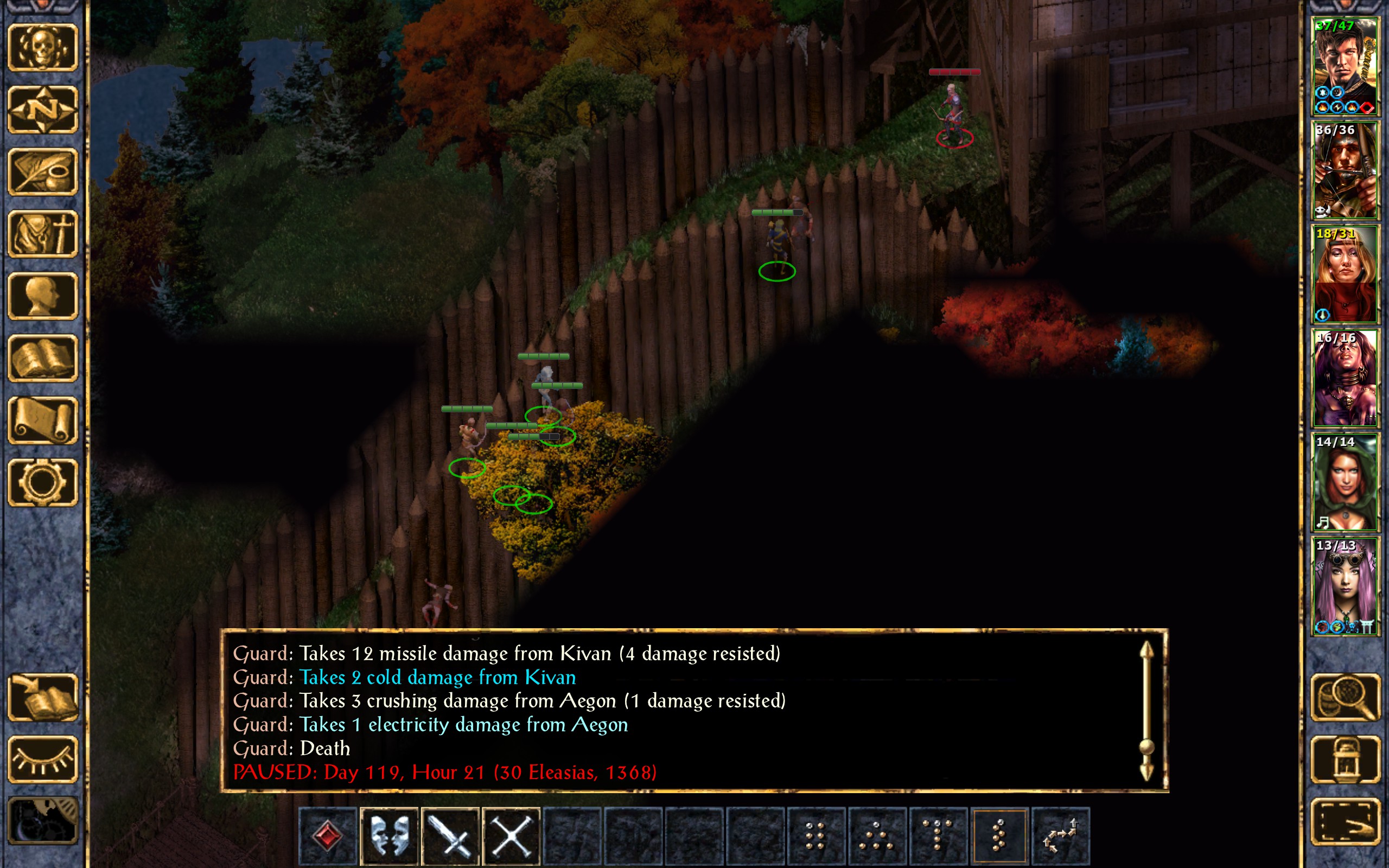Click the combat log scroll-up arrow
This screenshot has height=868, width=1389.
1146,653
